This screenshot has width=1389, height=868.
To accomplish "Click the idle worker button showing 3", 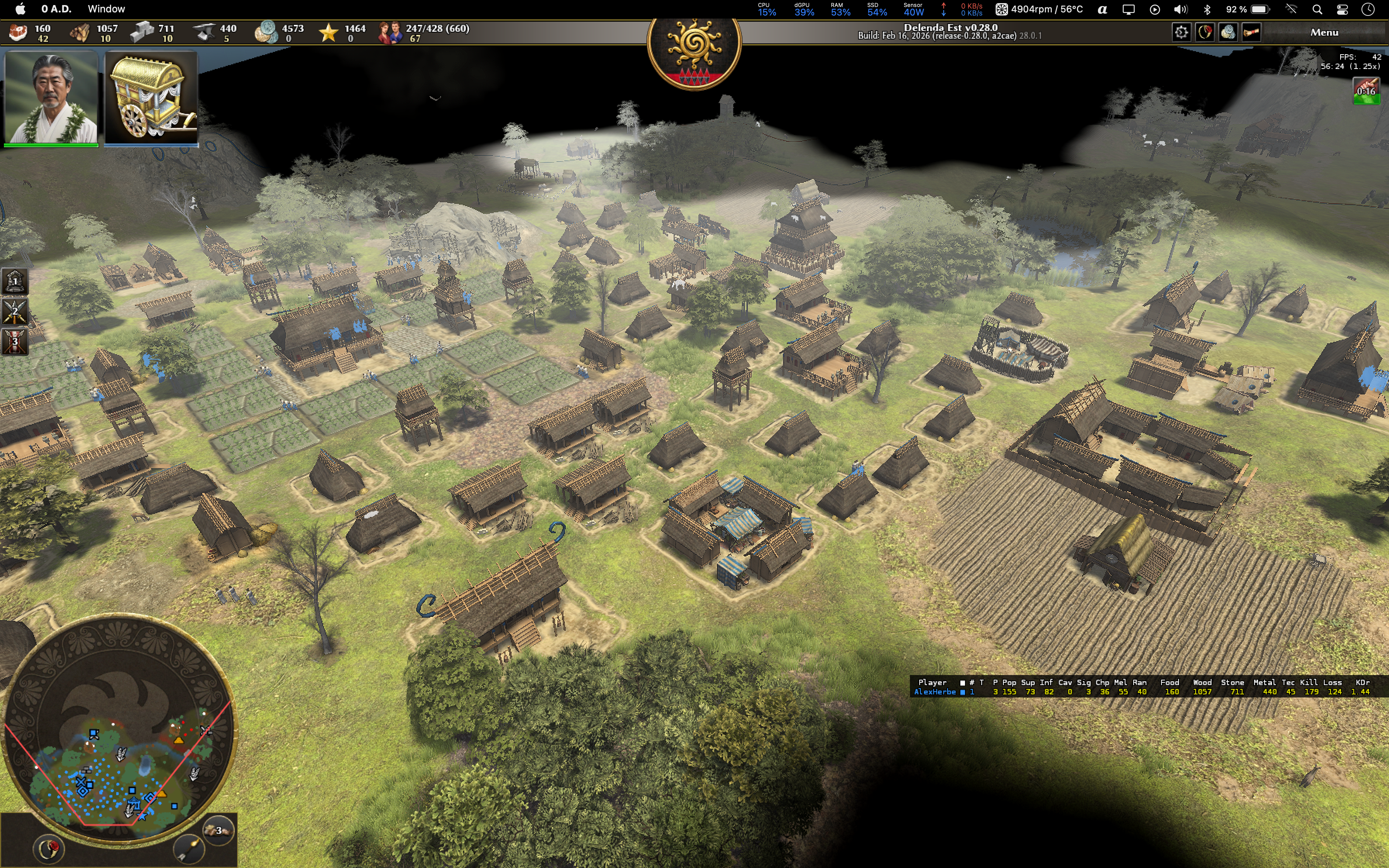I will click(218, 830).
